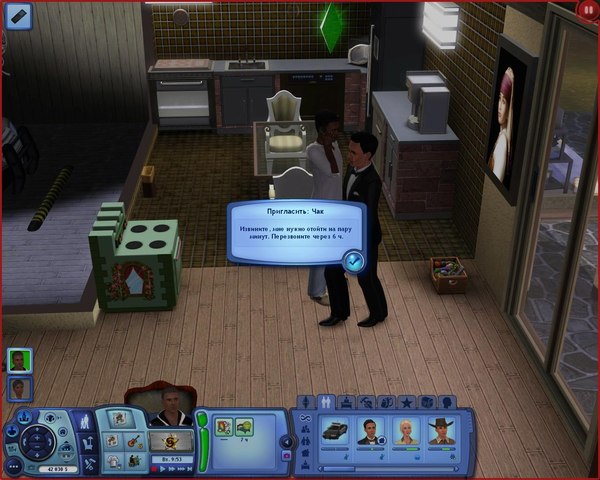Choose the man in tuxedo relationship portrait

pos(372,431)
